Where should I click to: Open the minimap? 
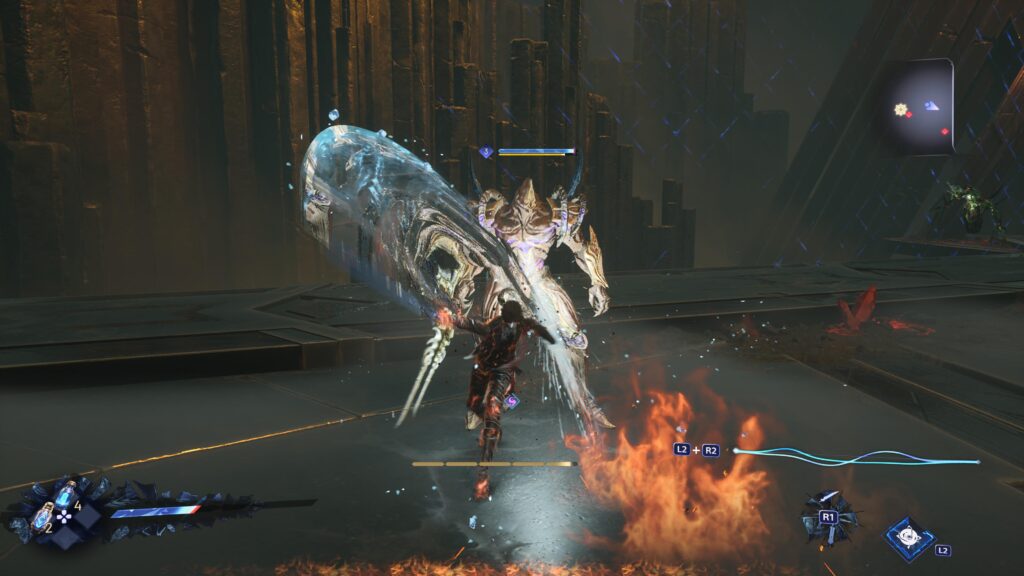[x=918, y=105]
